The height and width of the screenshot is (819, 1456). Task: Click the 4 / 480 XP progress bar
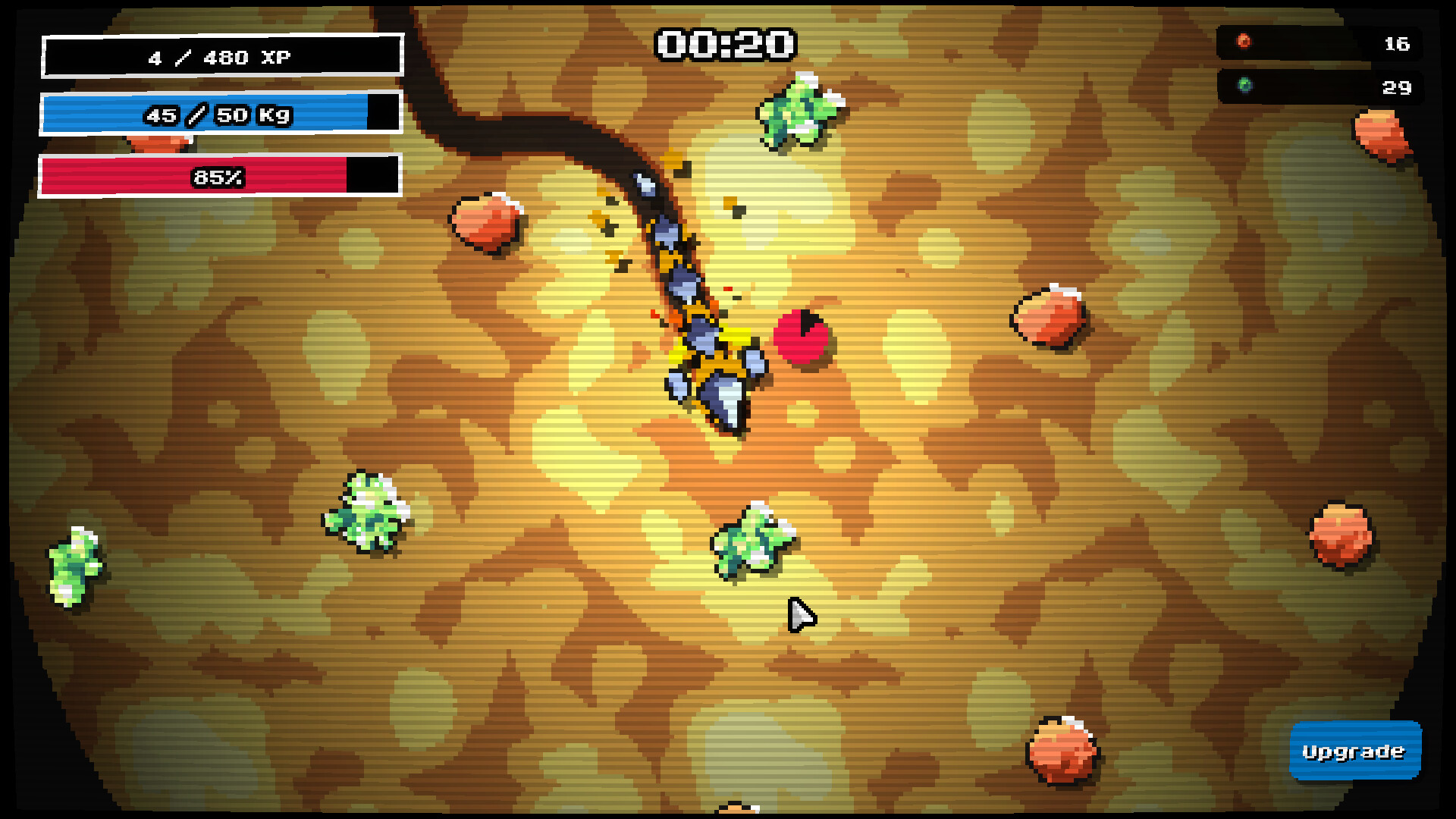tap(221, 55)
